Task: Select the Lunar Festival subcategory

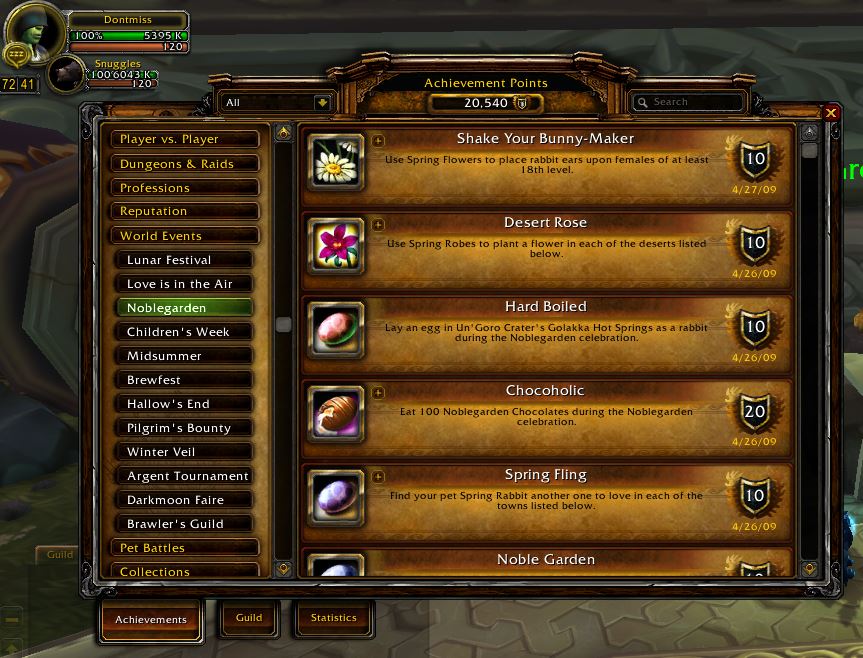Action: (189, 260)
